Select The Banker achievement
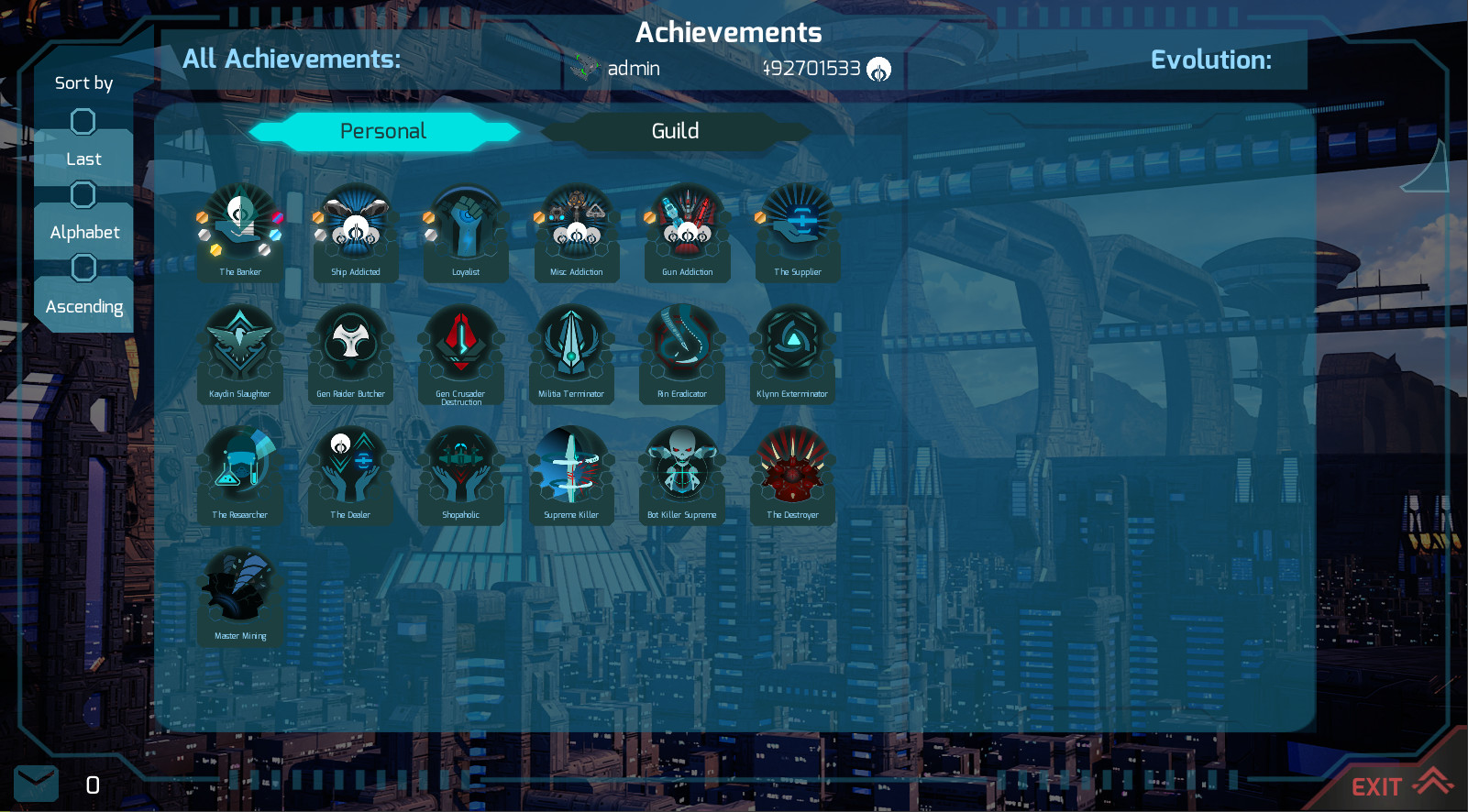Viewport: 1468px width, 812px height. 240,228
